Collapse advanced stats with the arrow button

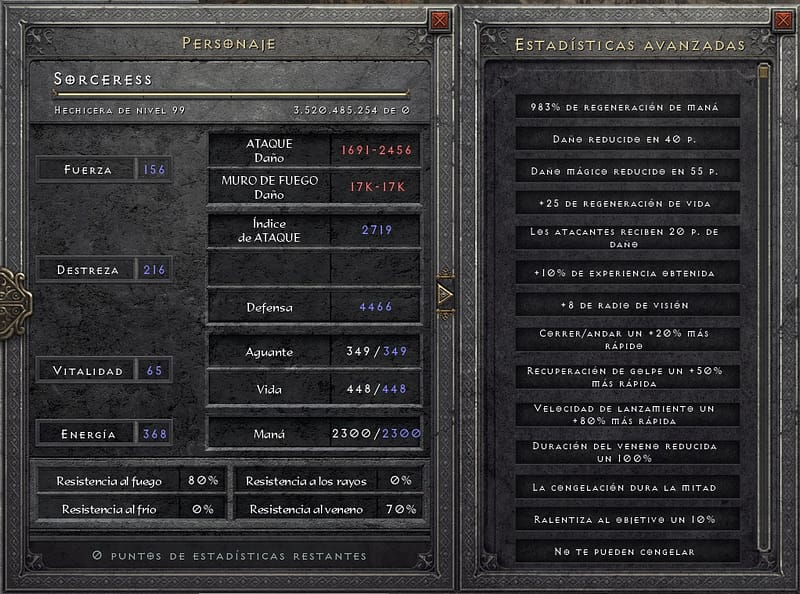[445, 292]
